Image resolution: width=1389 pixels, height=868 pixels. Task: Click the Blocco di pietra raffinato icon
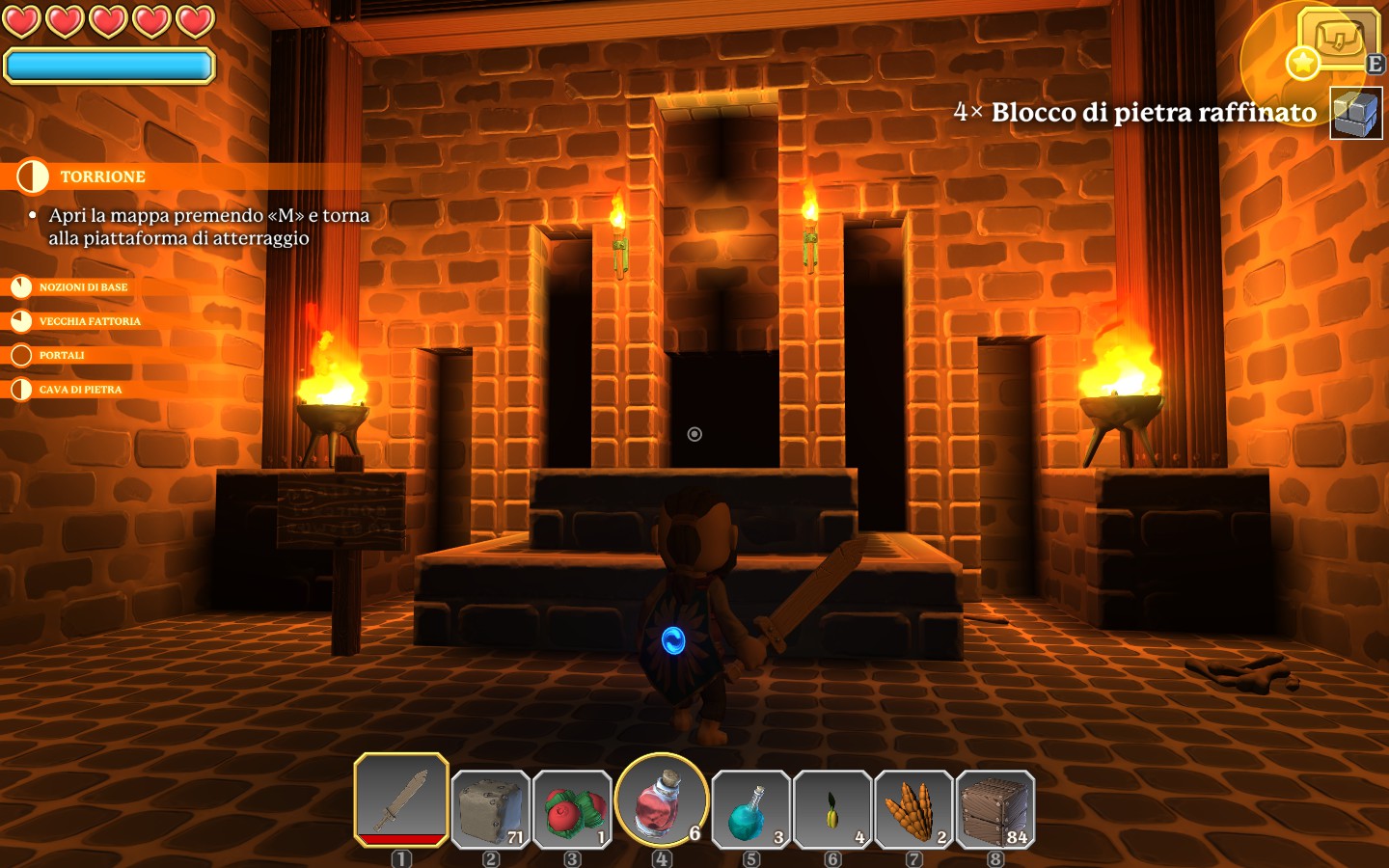click(x=1355, y=113)
